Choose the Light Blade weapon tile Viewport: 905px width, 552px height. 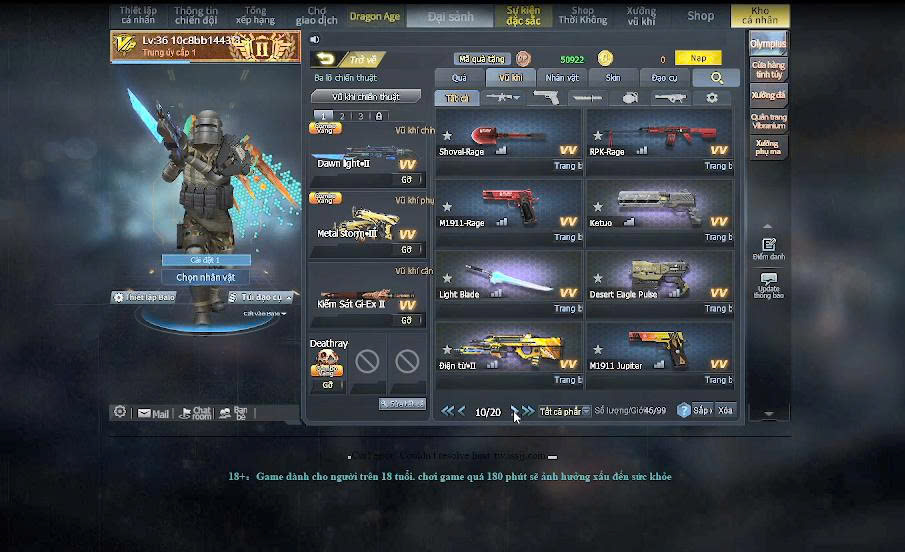(509, 283)
